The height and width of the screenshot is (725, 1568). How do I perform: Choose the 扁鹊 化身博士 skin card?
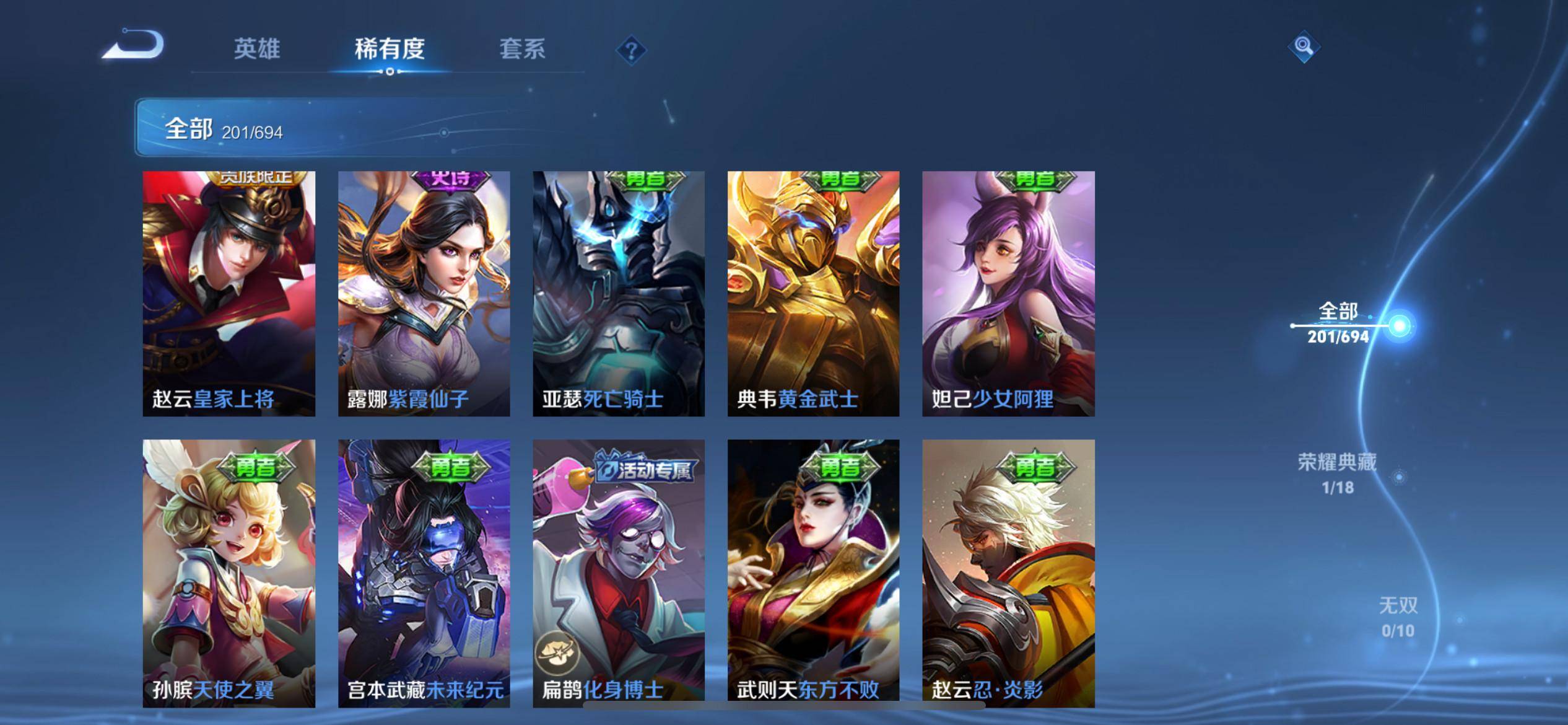[619, 573]
